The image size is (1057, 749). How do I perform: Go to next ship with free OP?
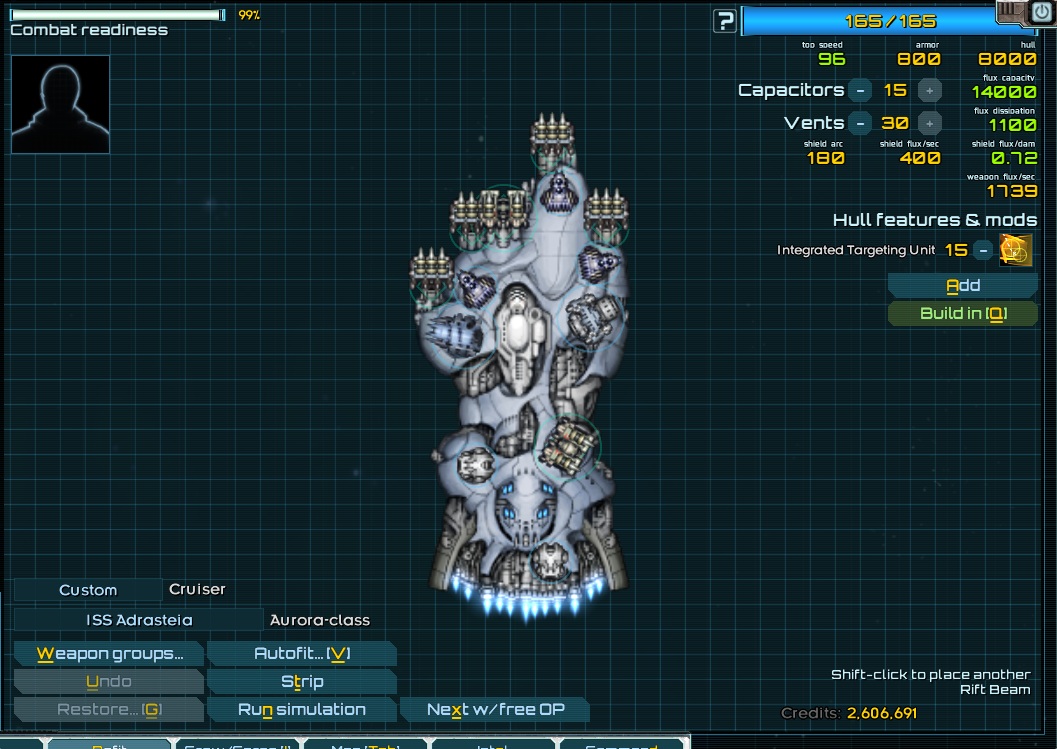pos(494,710)
